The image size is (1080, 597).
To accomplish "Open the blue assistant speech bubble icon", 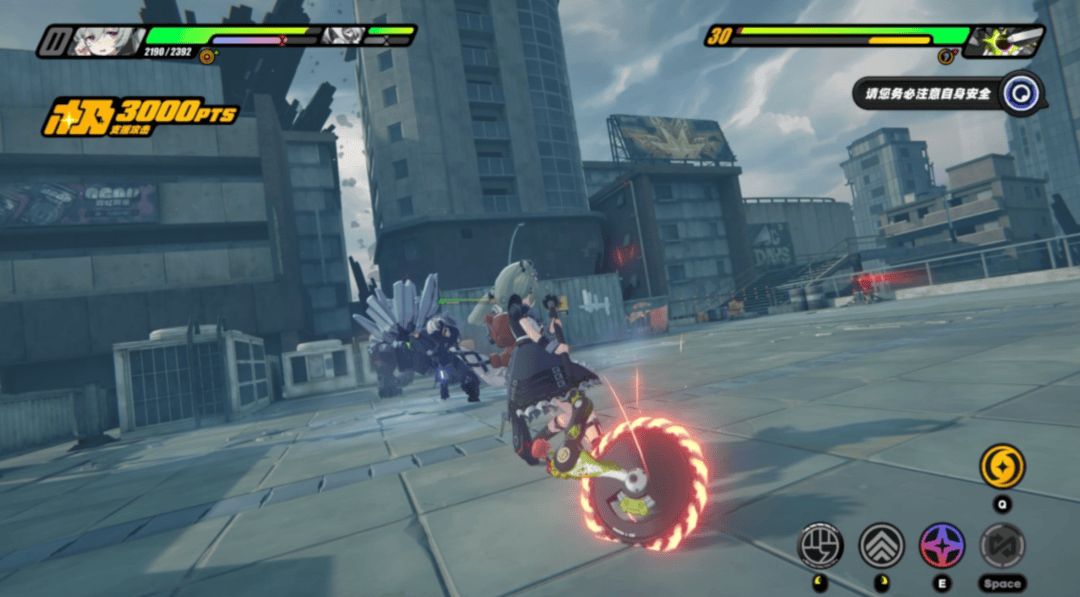I will (1022, 93).
